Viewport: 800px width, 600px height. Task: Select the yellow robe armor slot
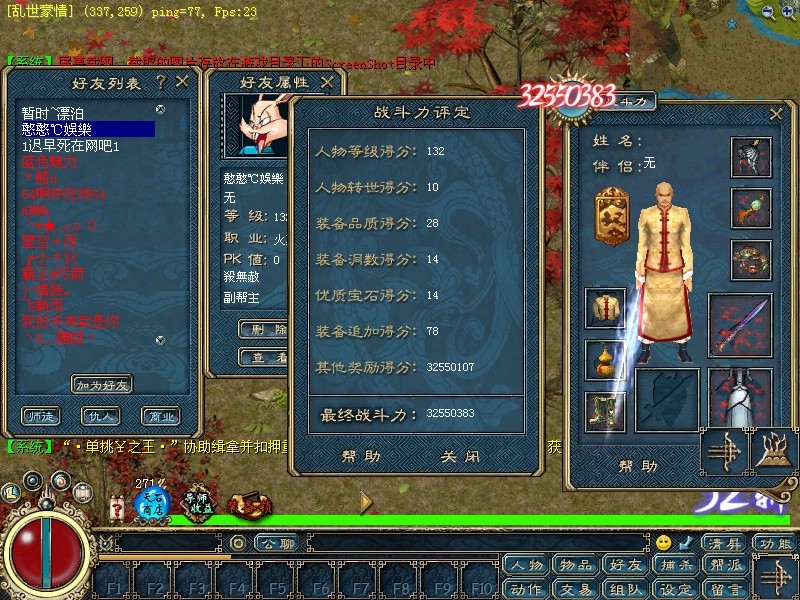click(x=605, y=308)
